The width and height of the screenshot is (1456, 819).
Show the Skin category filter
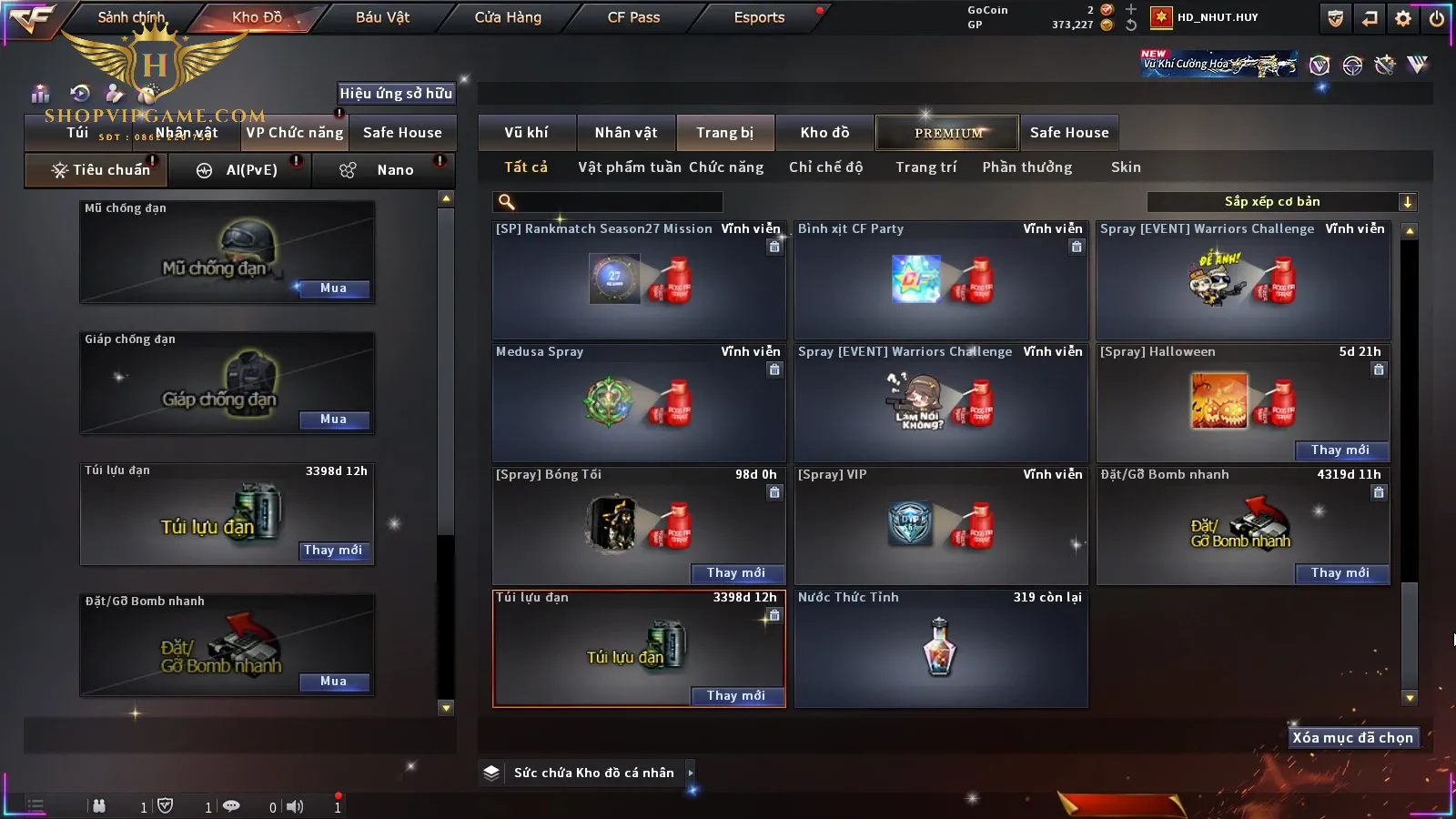1126,167
